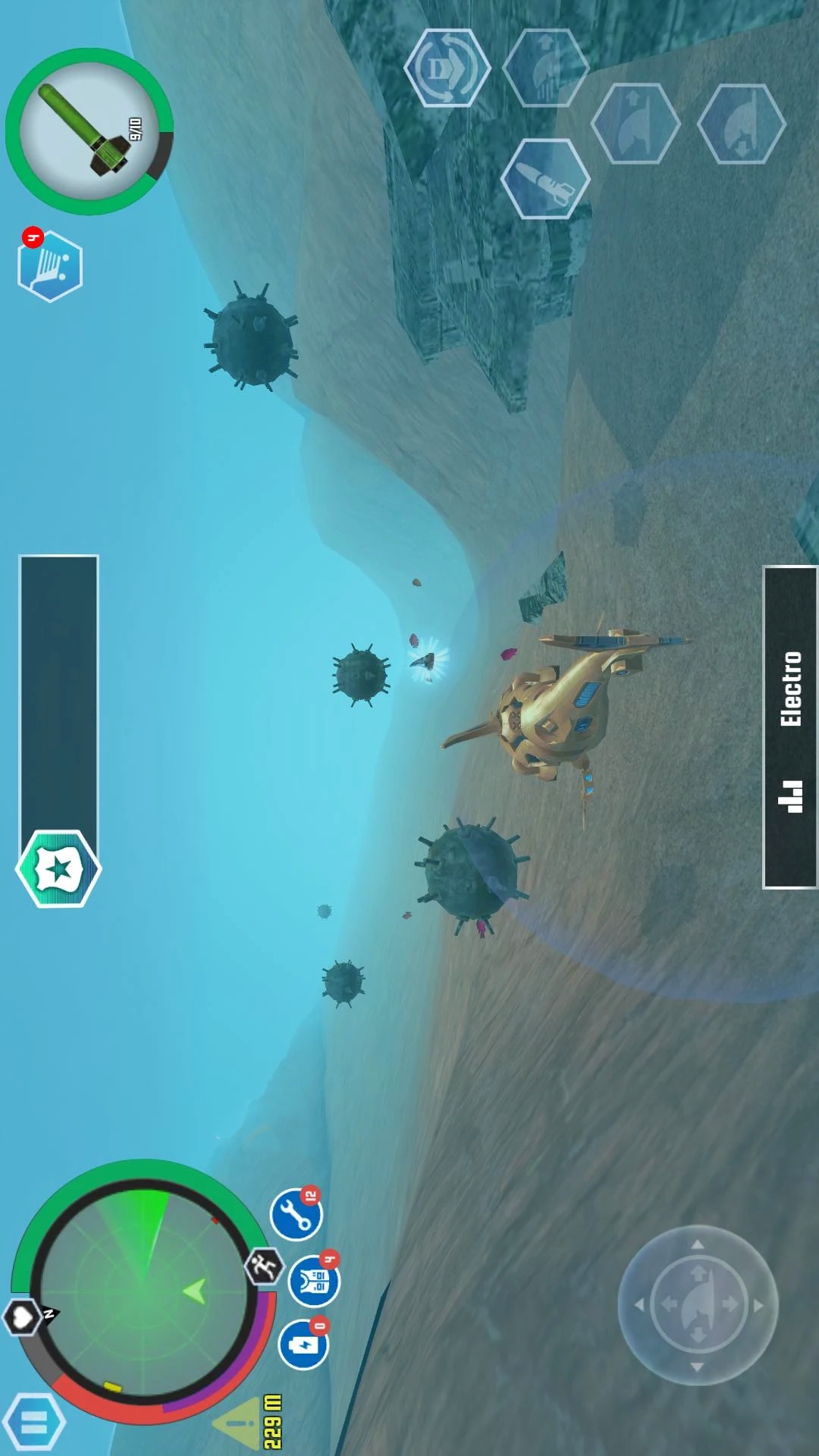Activate the D transform hexagon button

[x=447, y=68]
